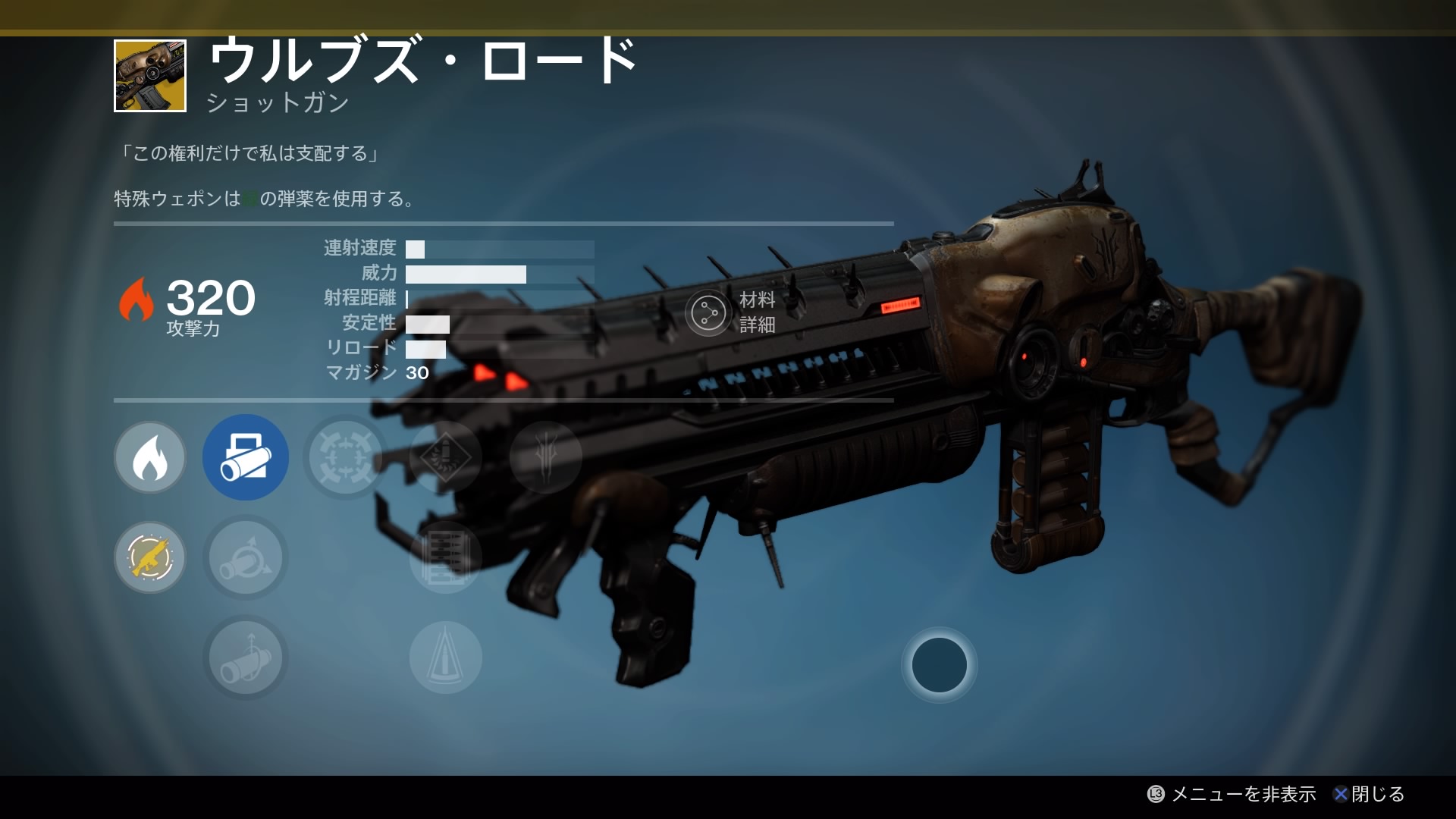Viewport: 1456px width, 819px height.
Task: Pick the barrel perk with upward arrow
Action: pyautogui.click(x=246, y=657)
